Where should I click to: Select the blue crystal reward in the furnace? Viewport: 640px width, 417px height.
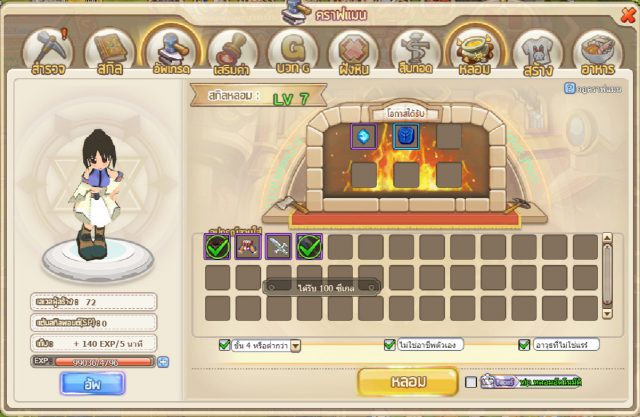tap(364, 137)
